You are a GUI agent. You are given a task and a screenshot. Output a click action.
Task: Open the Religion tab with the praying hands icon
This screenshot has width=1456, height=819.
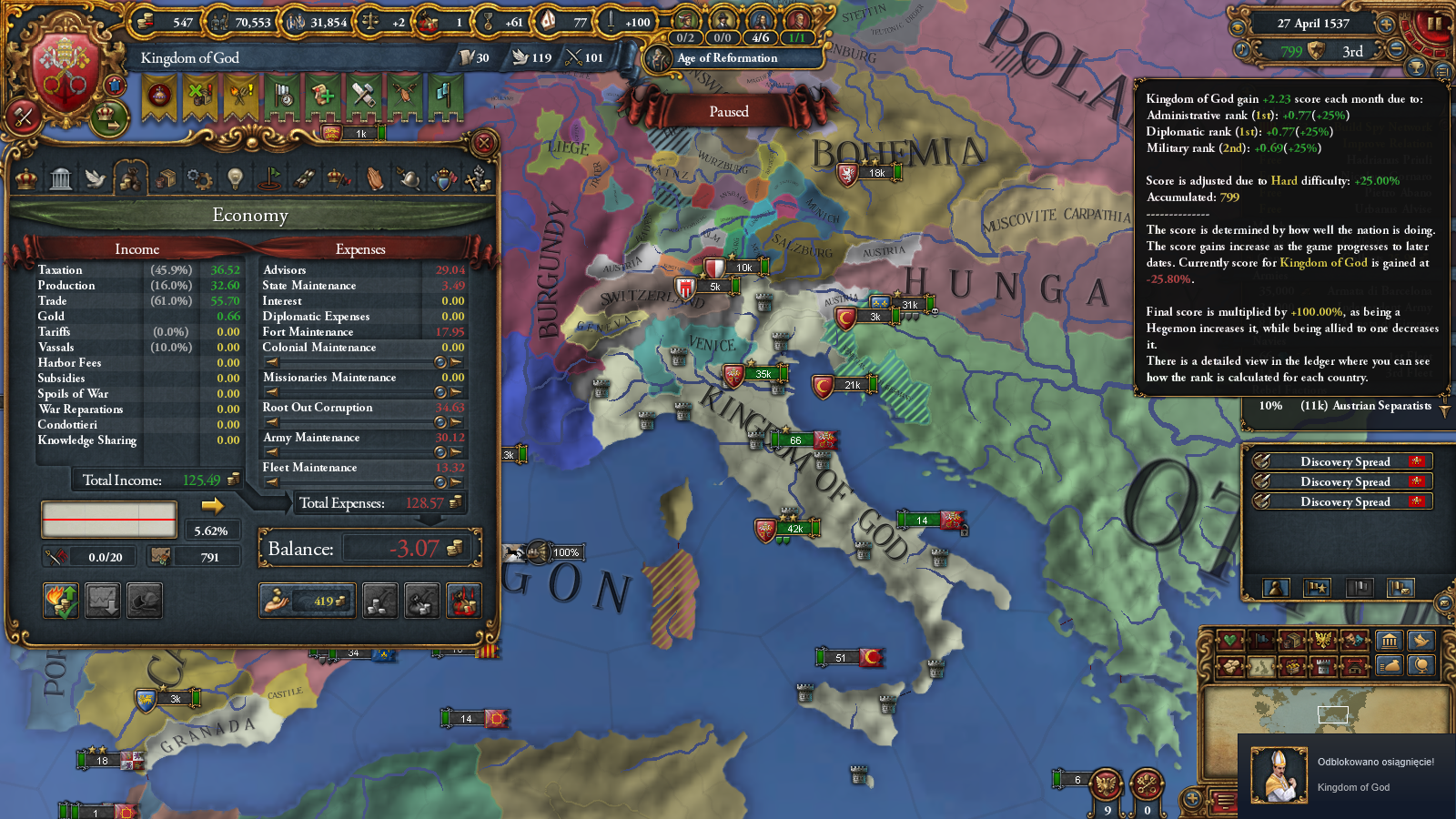coord(375,178)
